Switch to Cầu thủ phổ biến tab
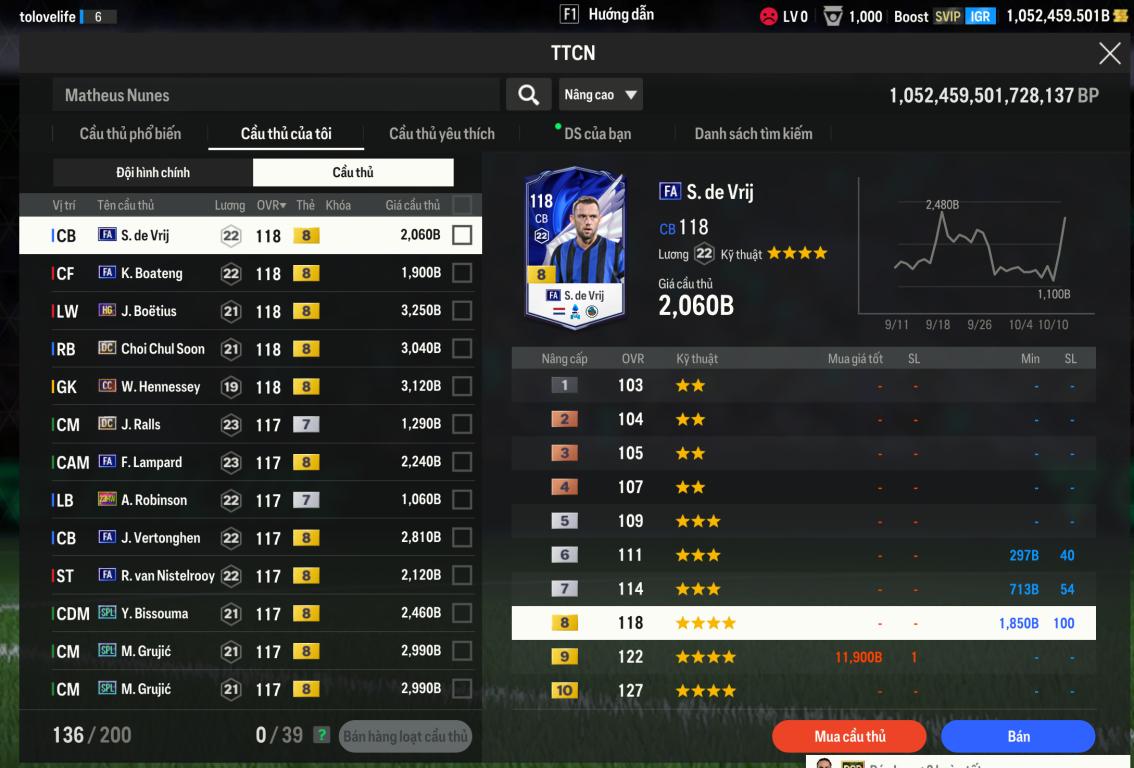 pyautogui.click(x=130, y=133)
